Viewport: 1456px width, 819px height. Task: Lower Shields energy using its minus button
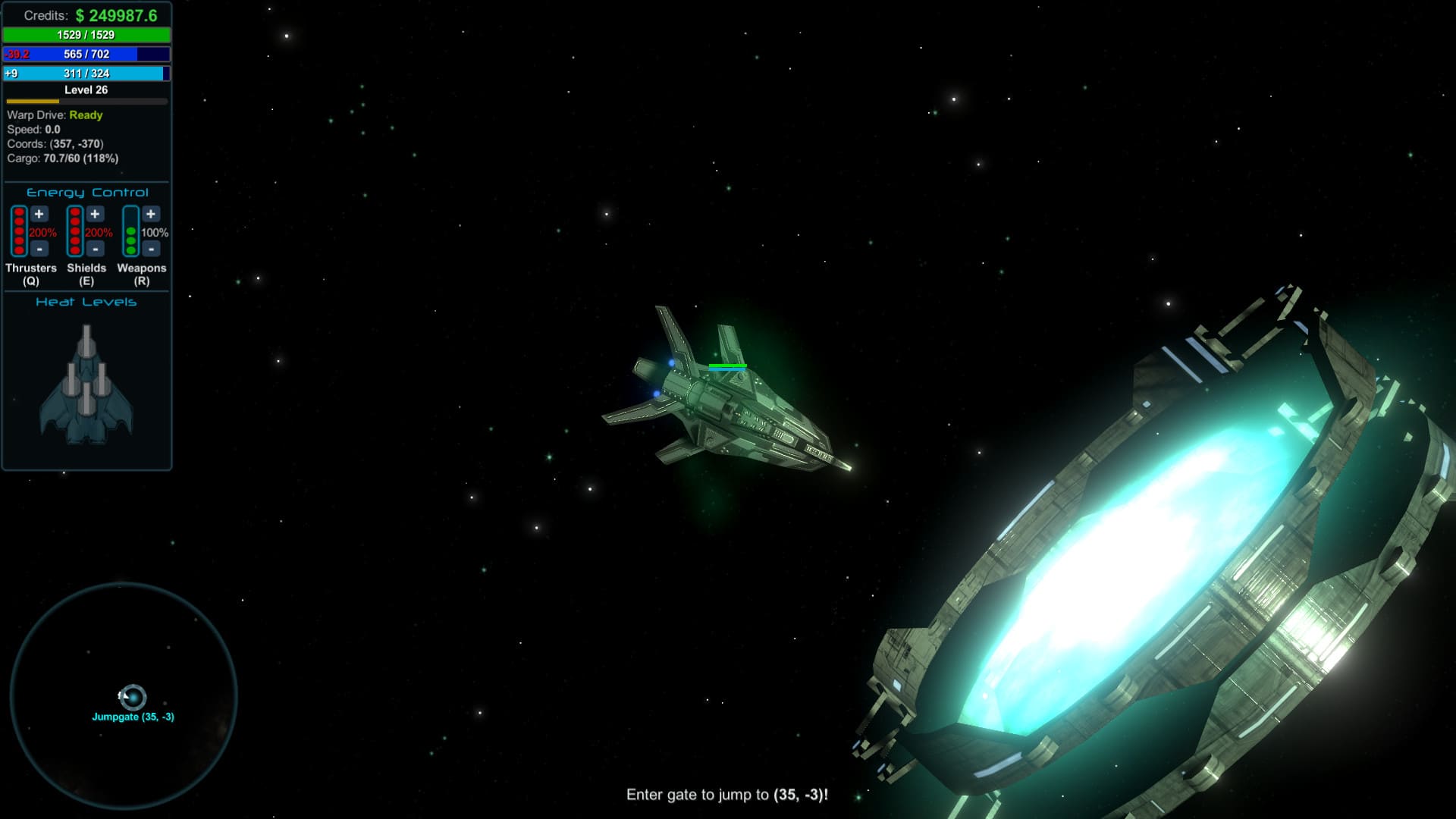point(95,249)
